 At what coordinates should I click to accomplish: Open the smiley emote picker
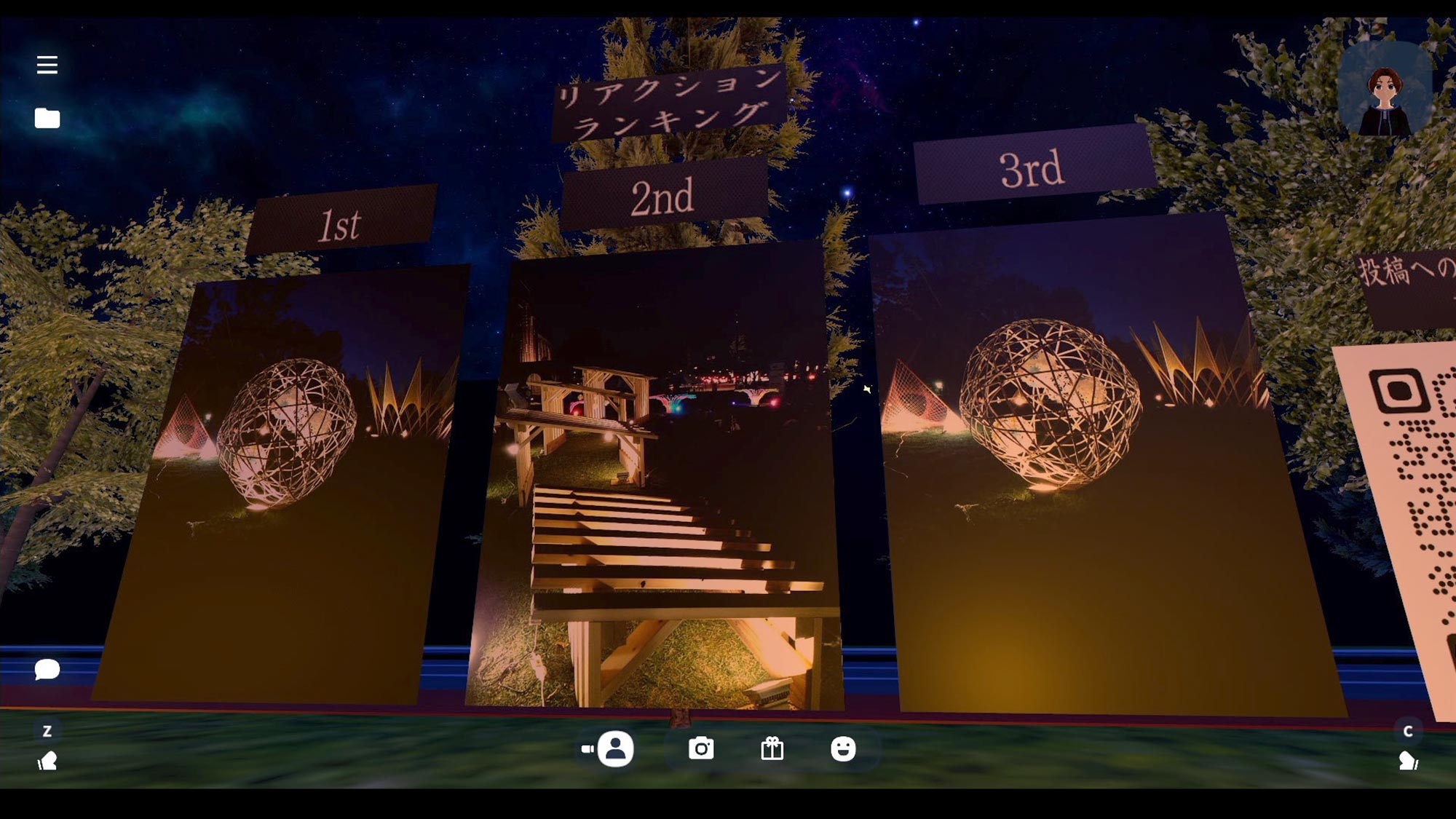843,748
